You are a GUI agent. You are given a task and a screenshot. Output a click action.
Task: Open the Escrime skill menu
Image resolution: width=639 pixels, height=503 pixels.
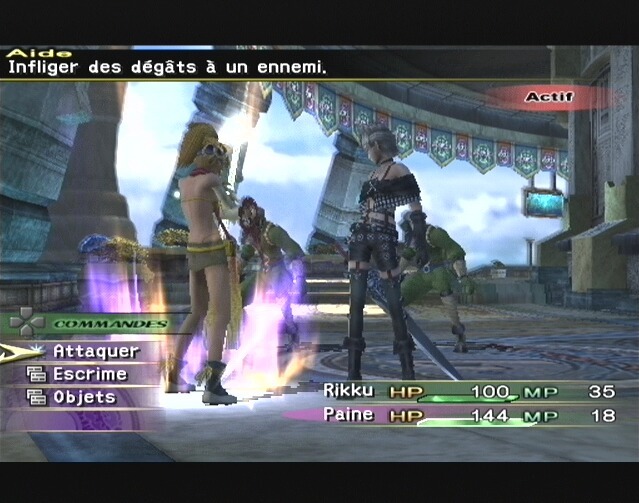pos(89,374)
